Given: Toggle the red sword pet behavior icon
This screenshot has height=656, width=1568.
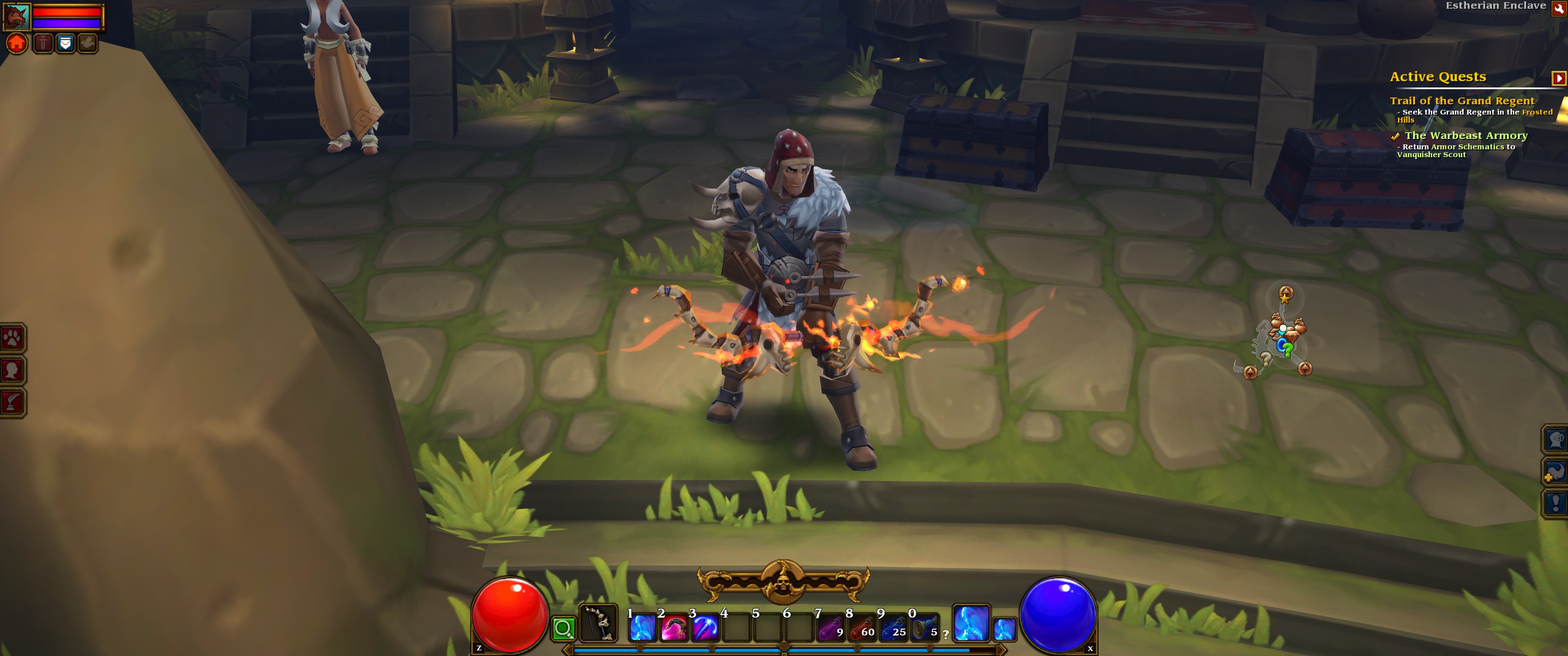Looking at the screenshot, I should 42,43.
